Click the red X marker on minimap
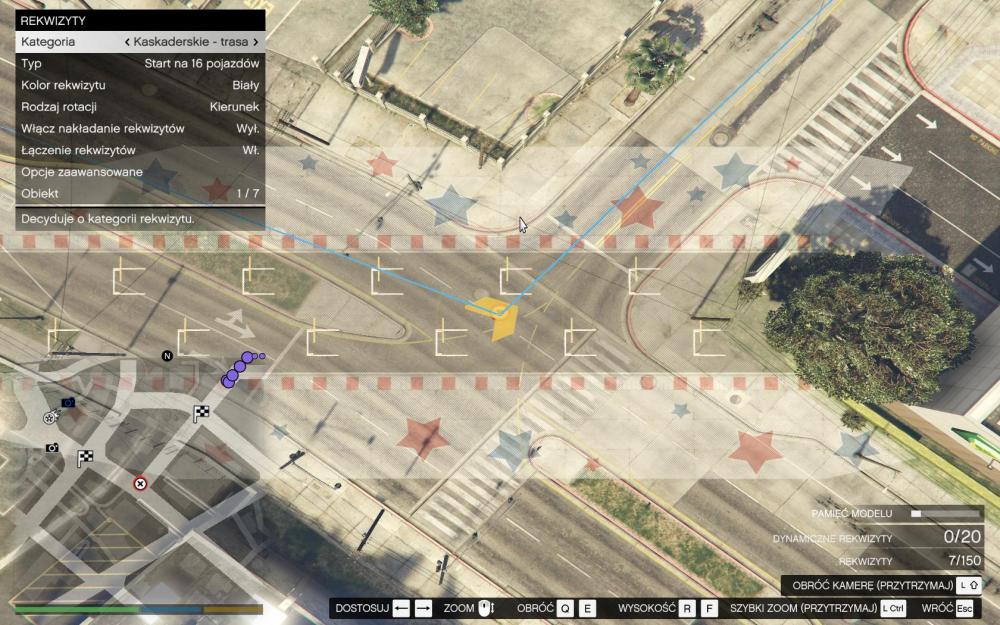1000x625 pixels. coord(140,484)
